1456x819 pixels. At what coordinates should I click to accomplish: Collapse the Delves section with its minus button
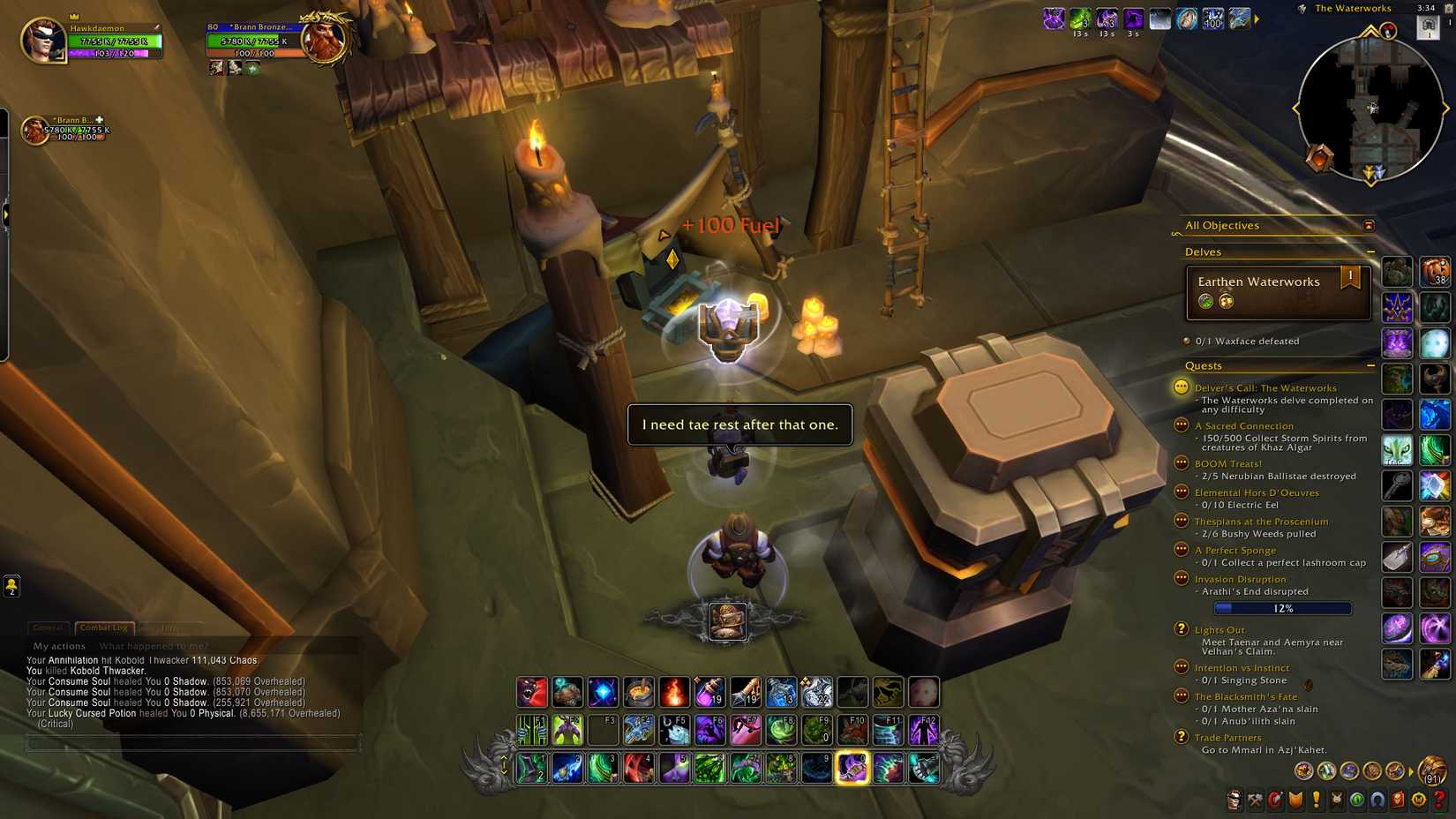click(x=1372, y=252)
